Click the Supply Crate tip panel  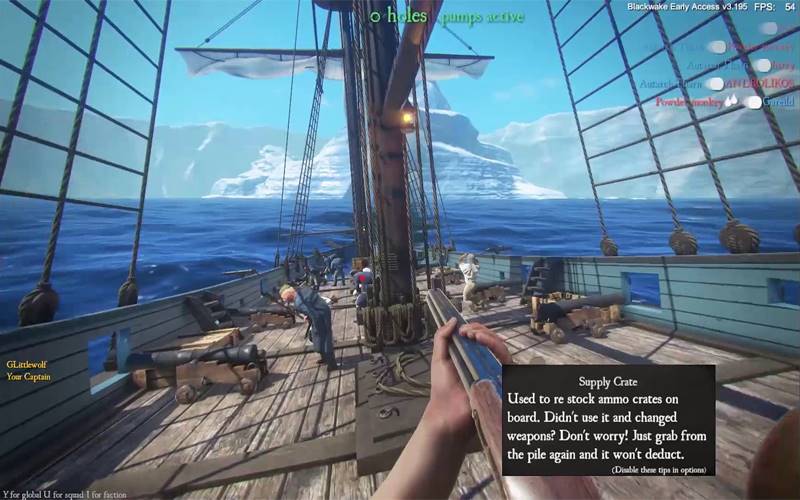(x=608, y=419)
